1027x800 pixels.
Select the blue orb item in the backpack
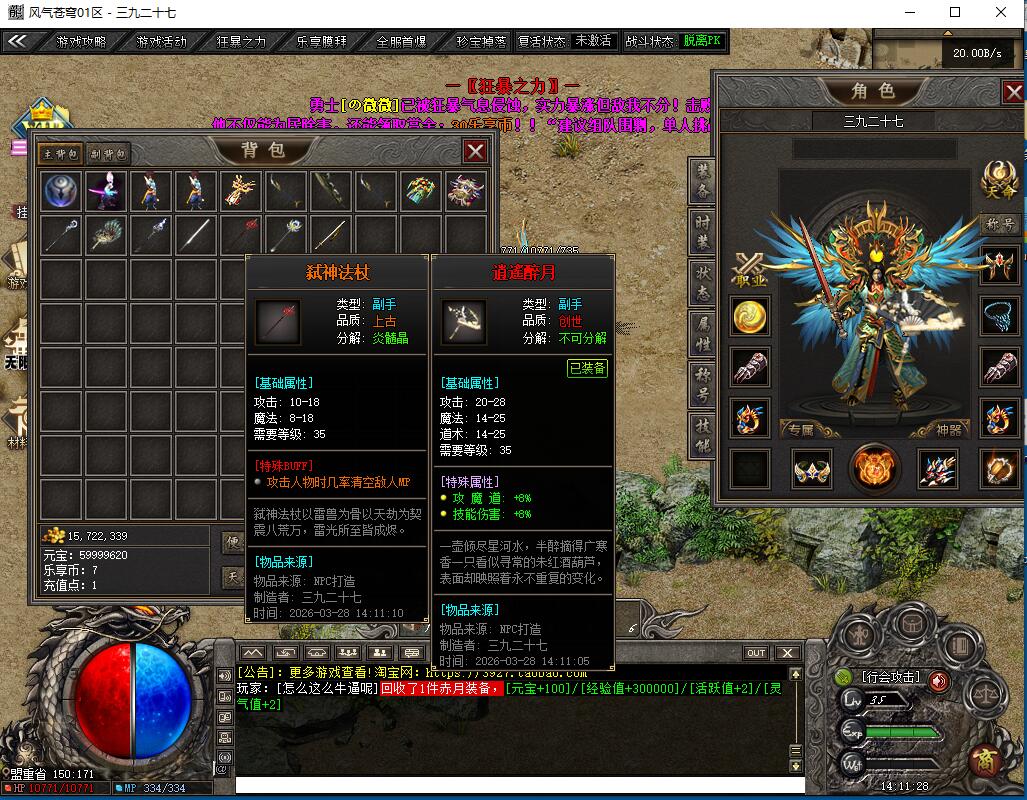[61, 191]
